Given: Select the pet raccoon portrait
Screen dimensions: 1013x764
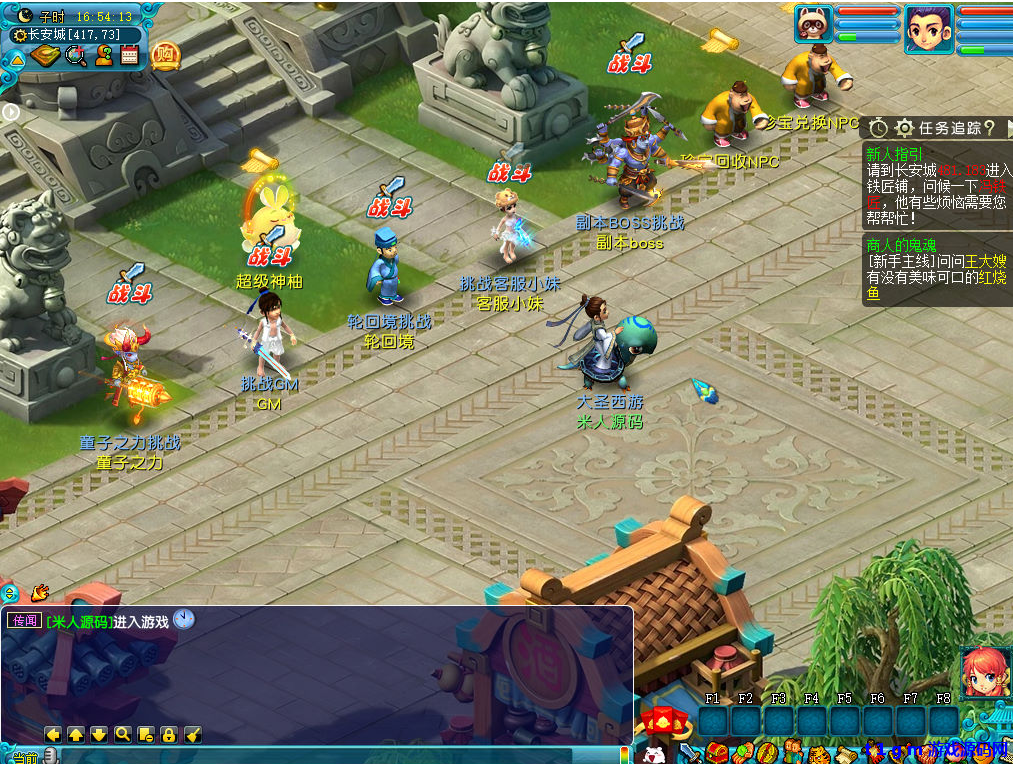Looking at the screenshot, I should (x=814, y=24).
